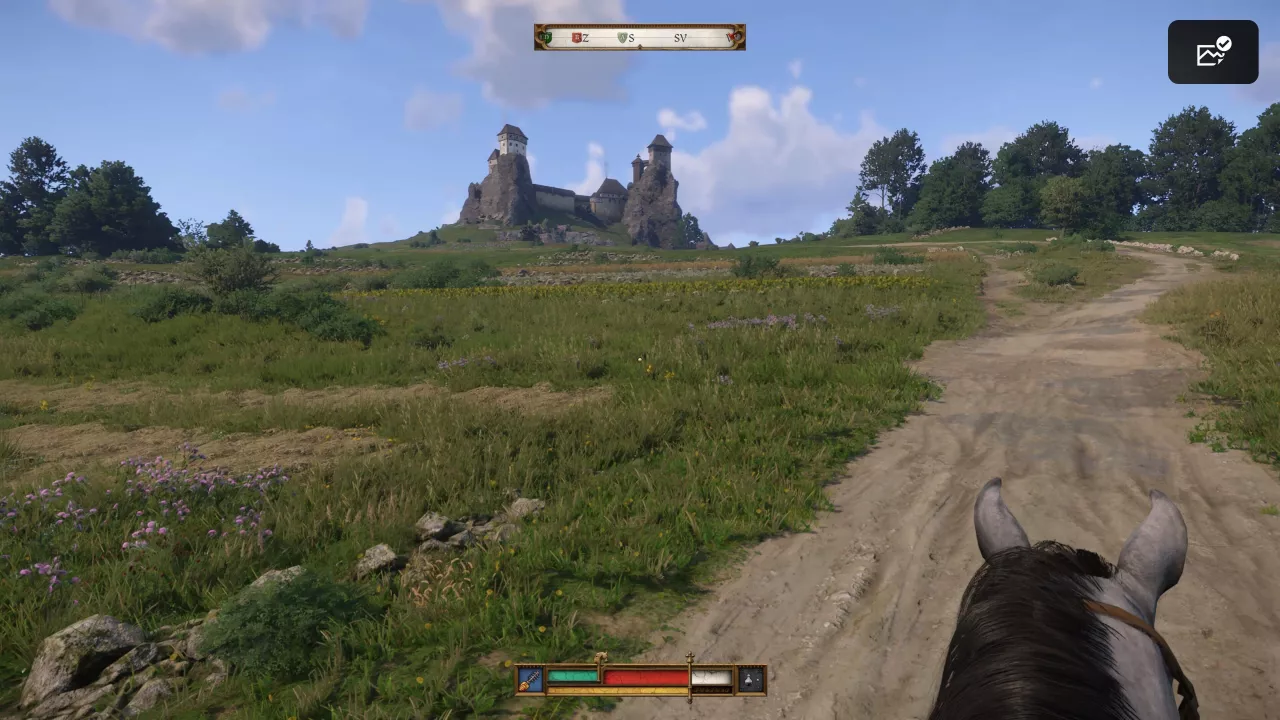Viewport: 1280px width, 720px height.
Task: Click the Z direction label on the compass
Action: [x=585, y=37]
